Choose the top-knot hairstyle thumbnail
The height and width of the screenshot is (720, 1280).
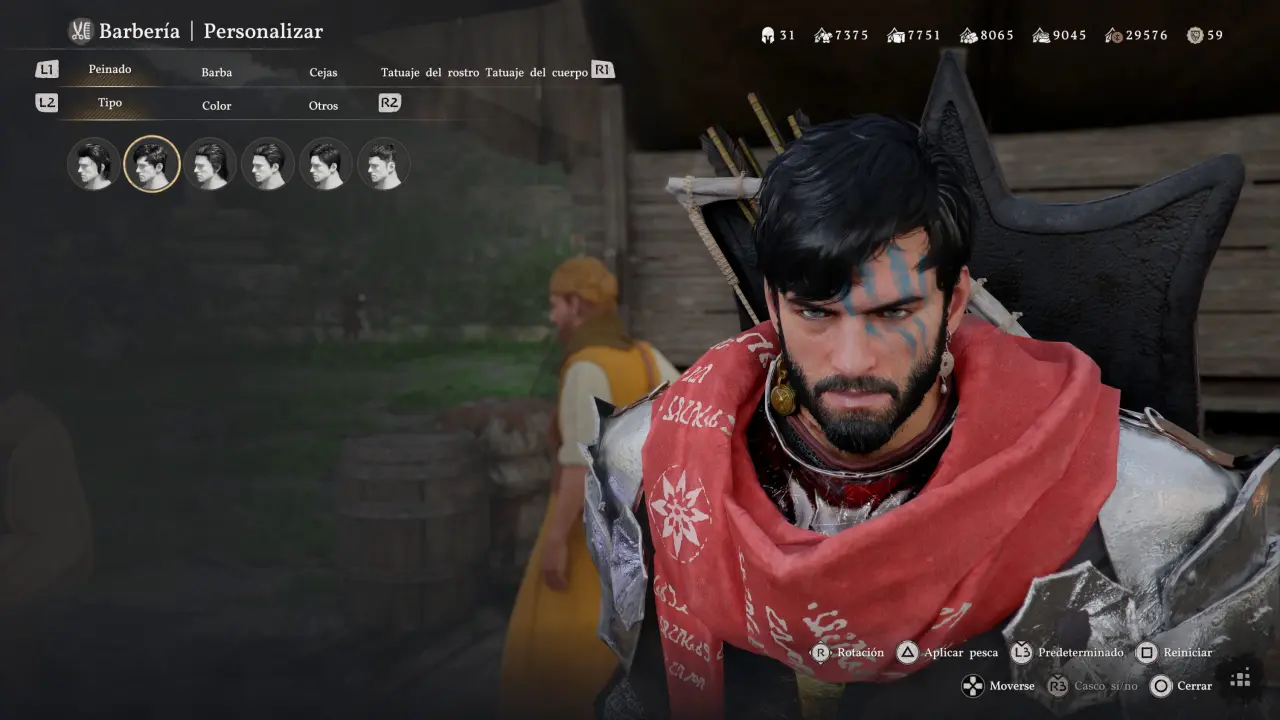[384, 164]
